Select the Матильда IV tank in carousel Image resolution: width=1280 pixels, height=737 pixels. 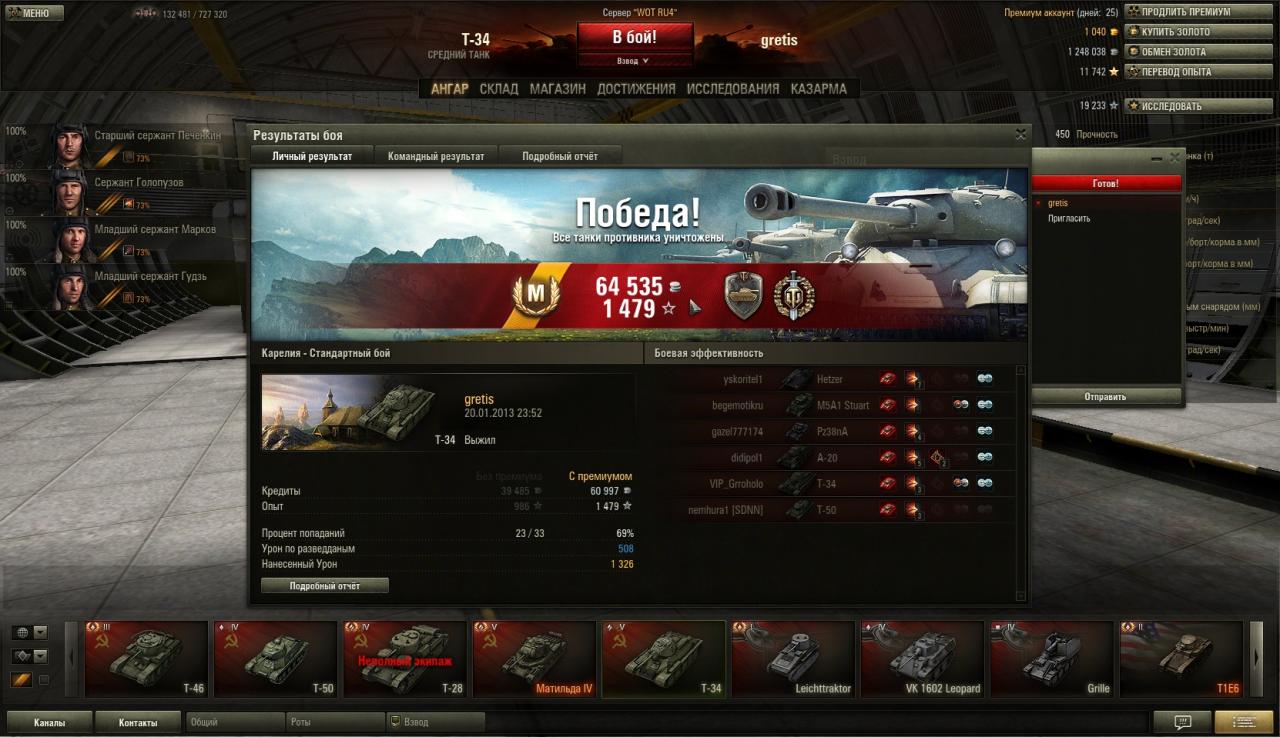click(533, 659)
